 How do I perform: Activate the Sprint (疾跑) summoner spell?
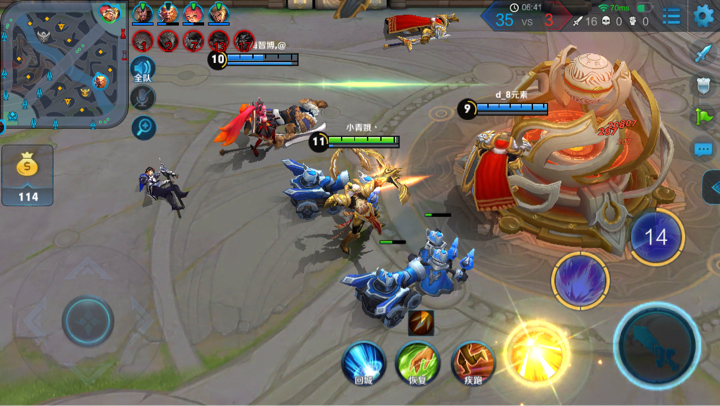[472, 362]
